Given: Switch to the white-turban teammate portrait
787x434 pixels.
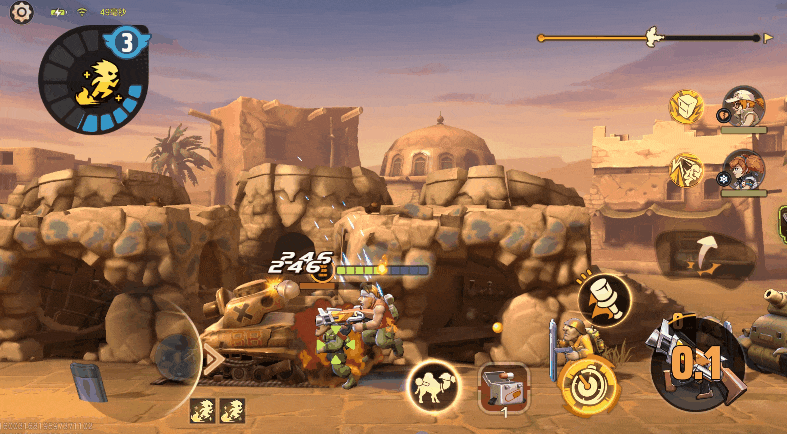Looking at the screenshot, I should tap(743, 106).
